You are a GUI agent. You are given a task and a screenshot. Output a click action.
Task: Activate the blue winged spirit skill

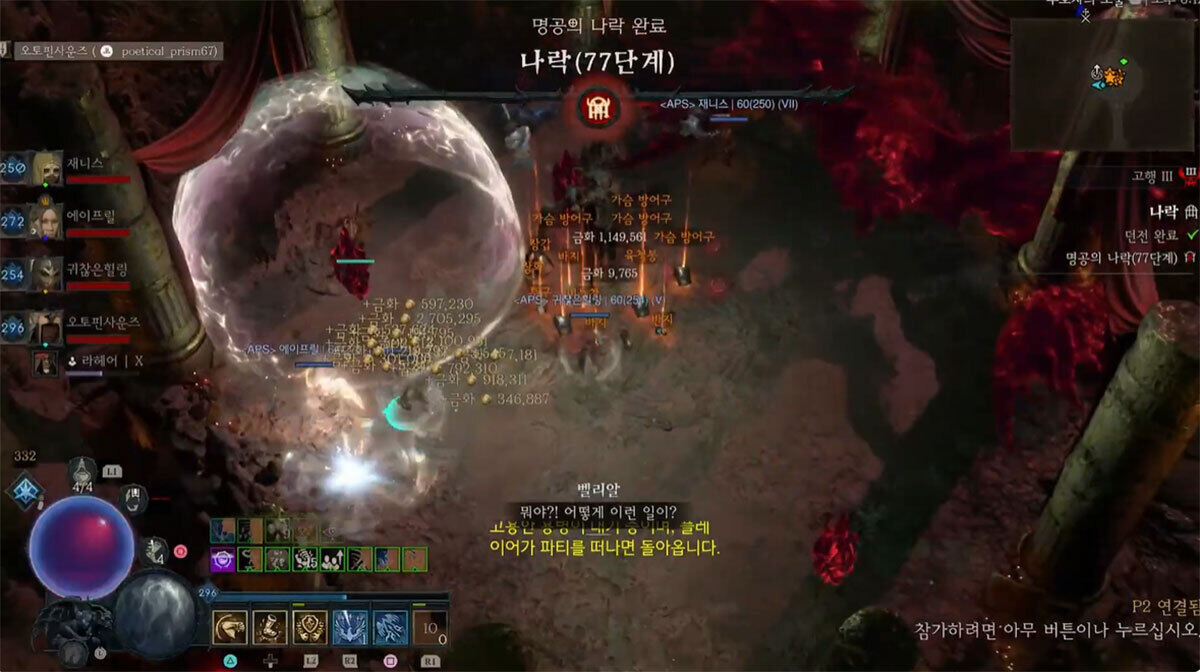point(349,628)
